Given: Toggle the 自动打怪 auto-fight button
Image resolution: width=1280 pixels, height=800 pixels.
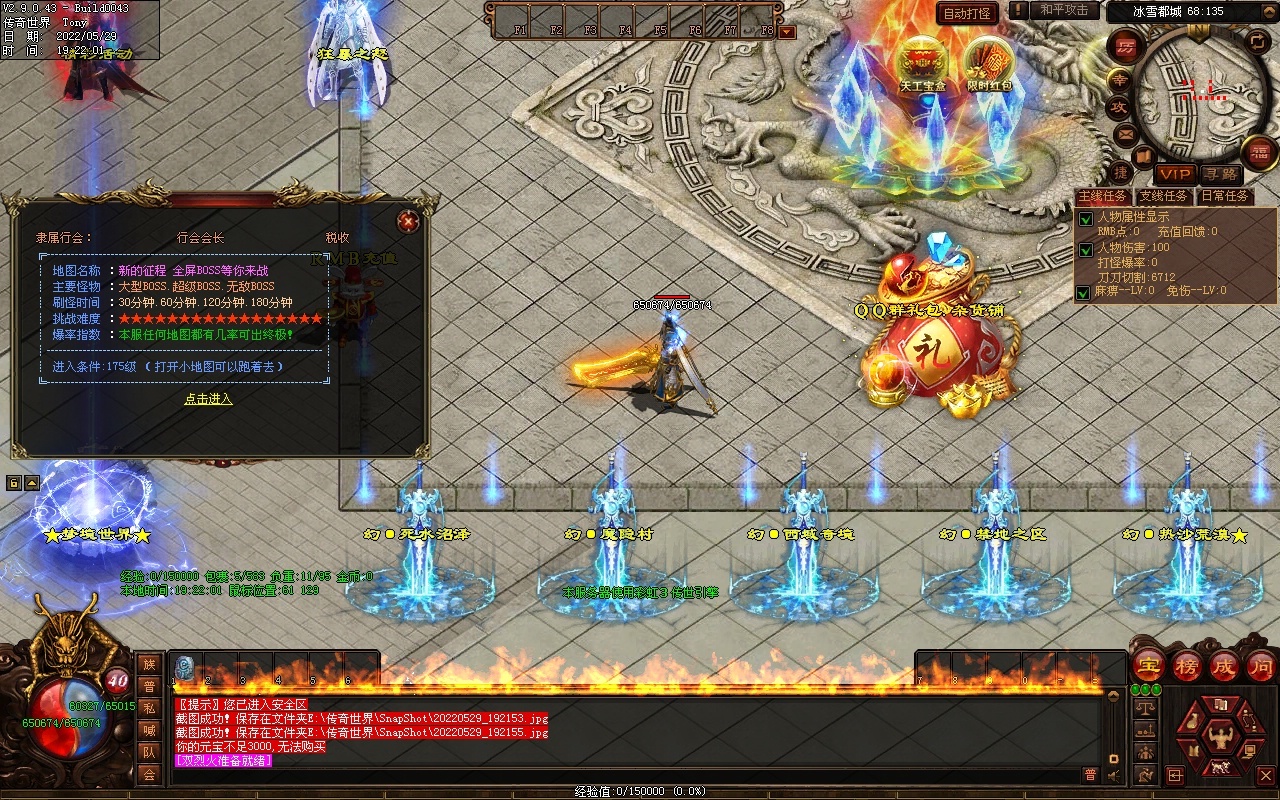Looking at the screenshot, I should click(x=968, y=13).
